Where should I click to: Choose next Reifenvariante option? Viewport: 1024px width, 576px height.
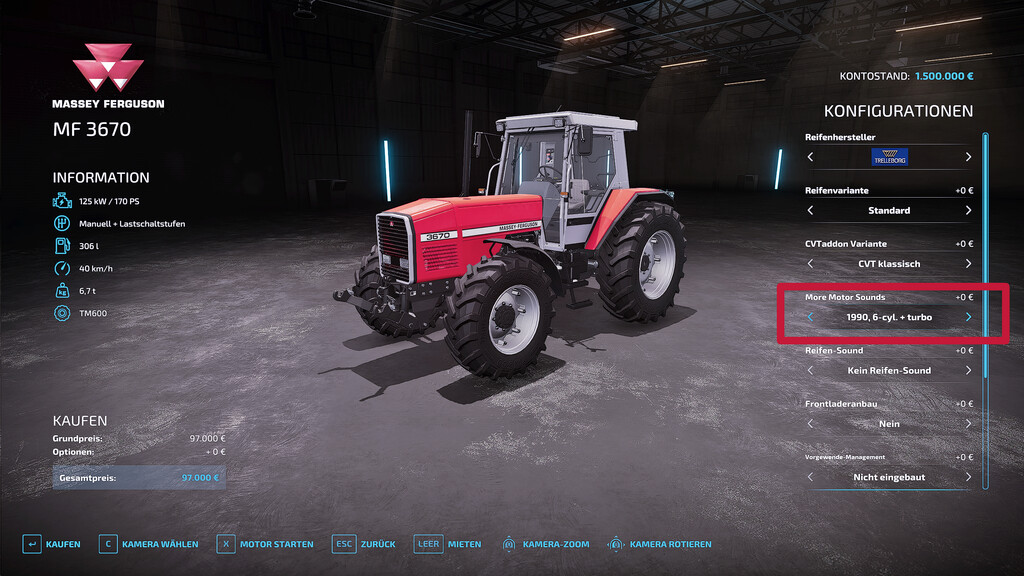968,211
